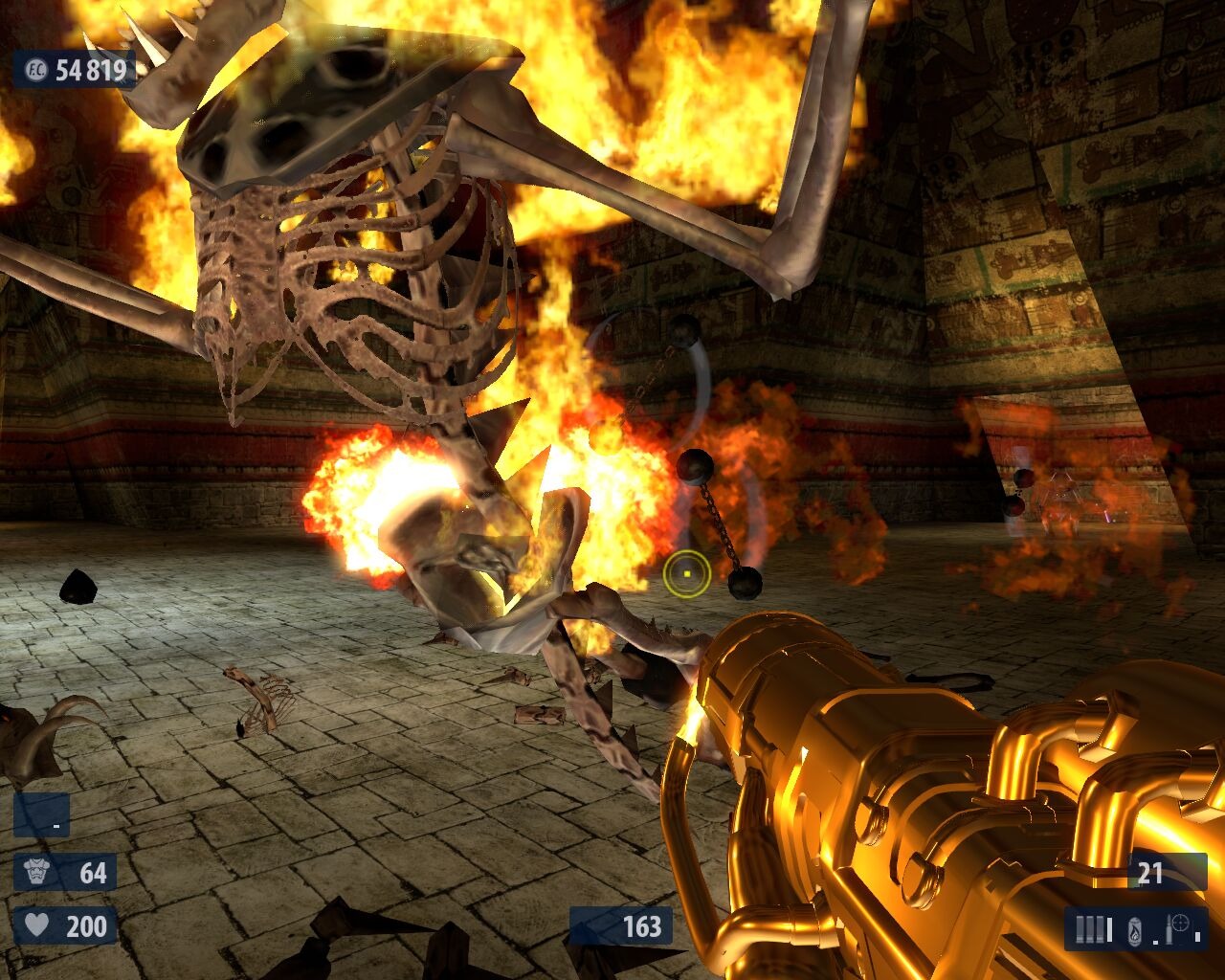Select the napalm canister ammo icon
The height and width of the screenshot is (980, 1225).
coord(1136,927)
